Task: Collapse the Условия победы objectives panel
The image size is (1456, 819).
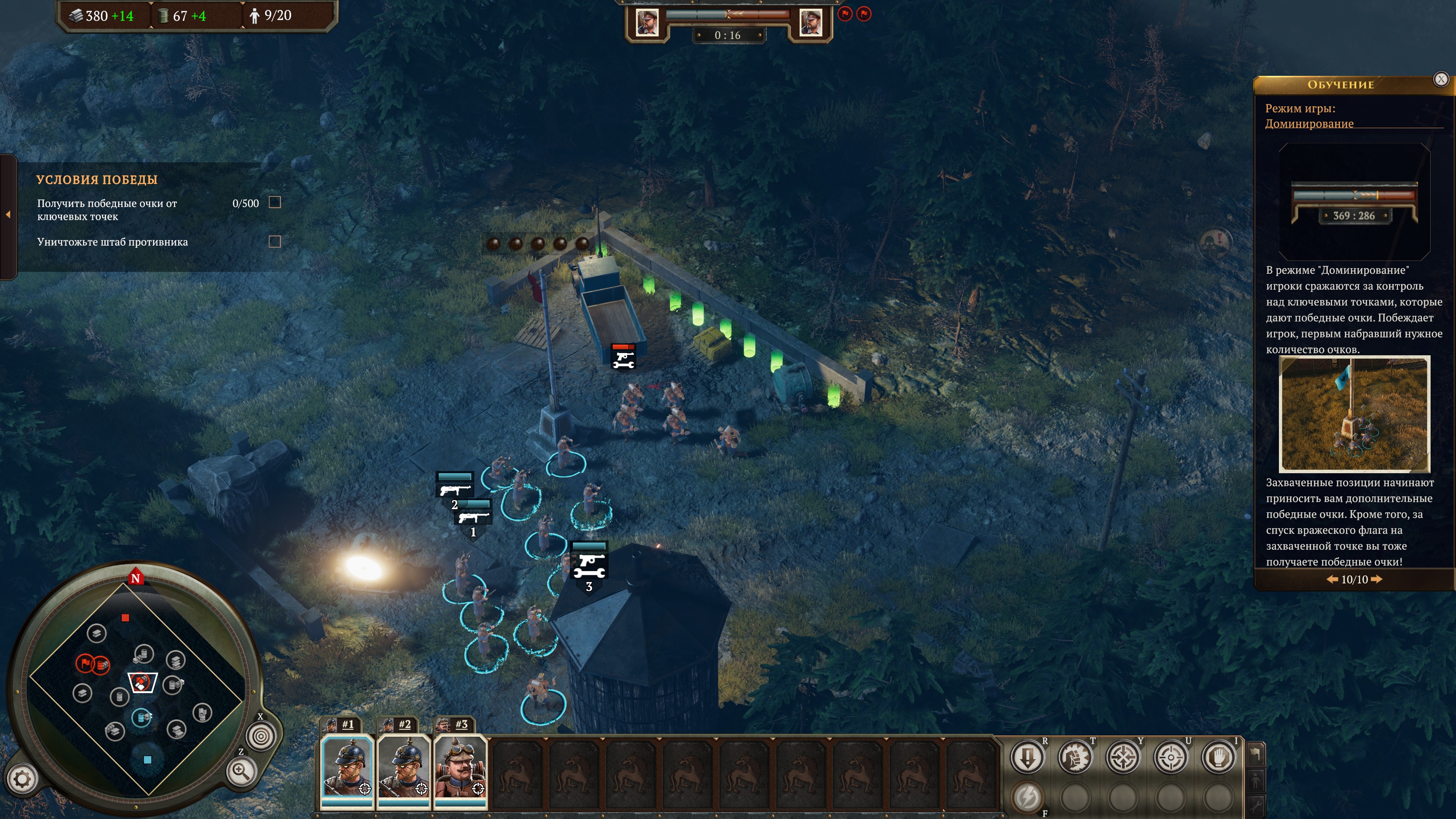Action: [8, 215]
